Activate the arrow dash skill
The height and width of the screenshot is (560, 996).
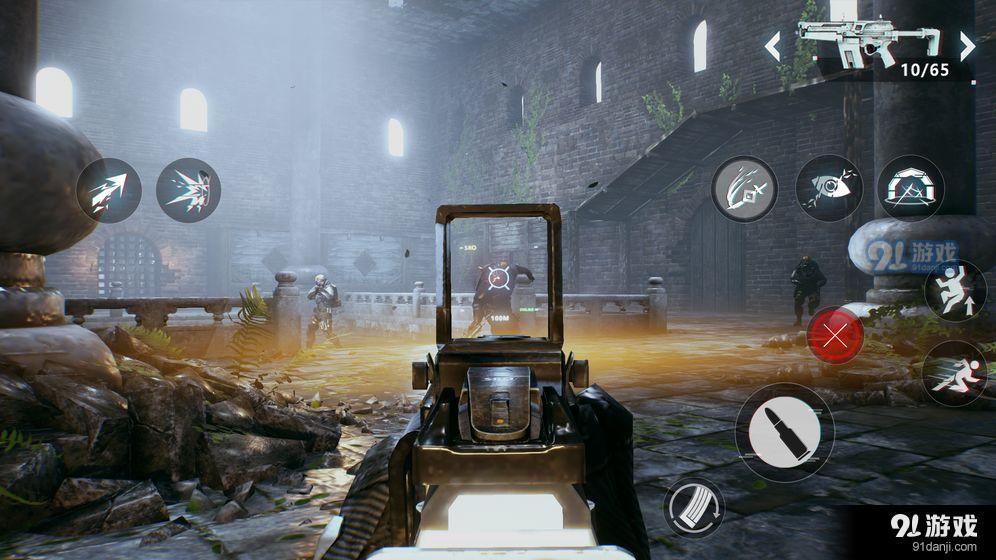[109, 190]
